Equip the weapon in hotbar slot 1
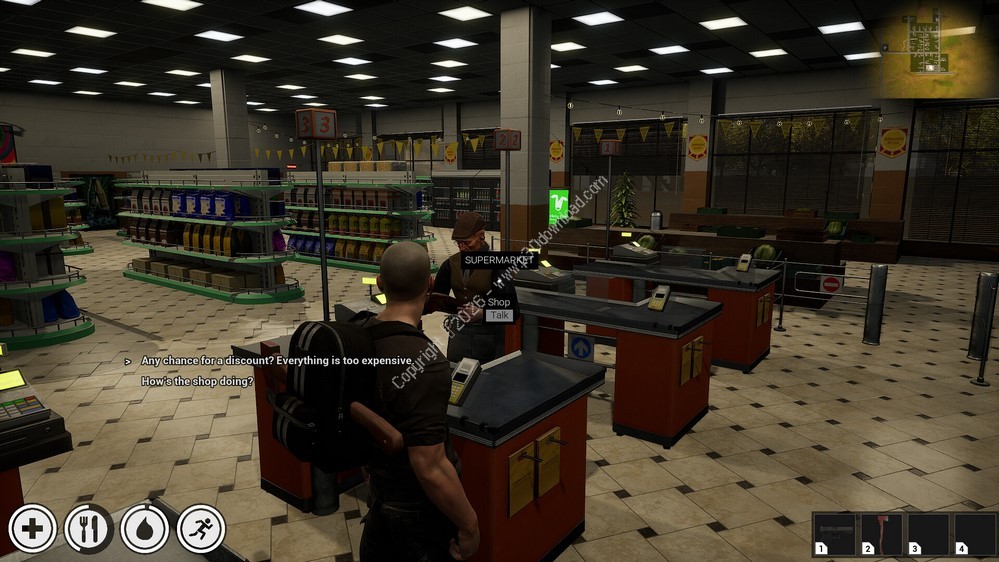 point(834,534)
